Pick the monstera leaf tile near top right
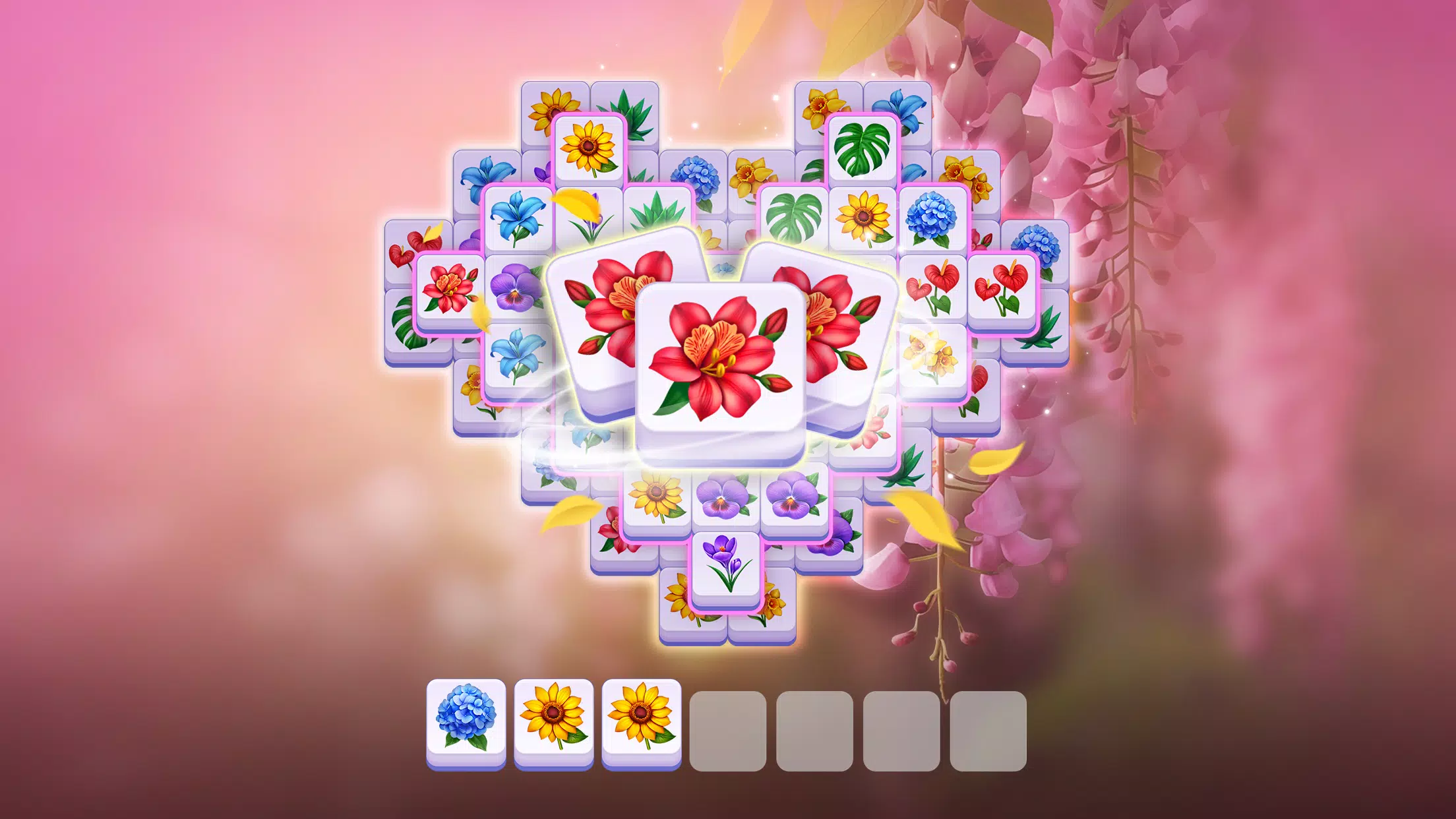 tap(864, 148)
